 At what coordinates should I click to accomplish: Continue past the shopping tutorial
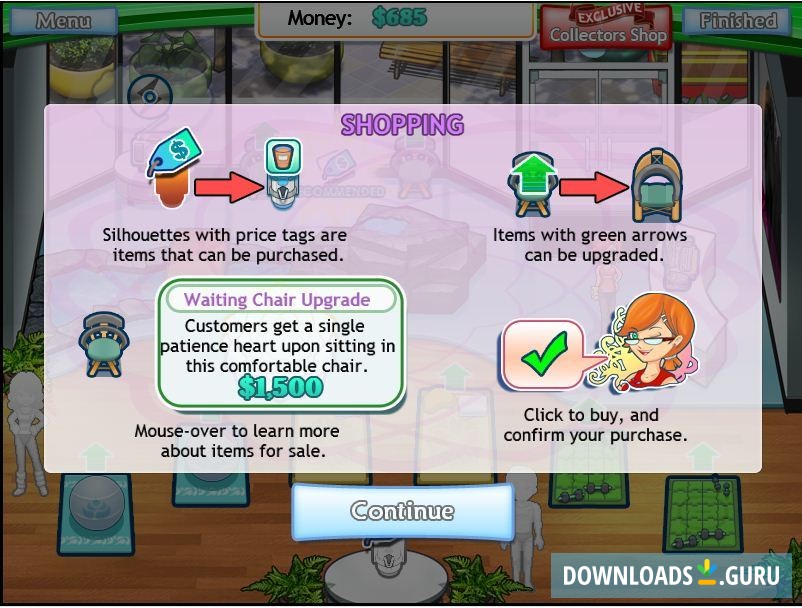point(402,511)
